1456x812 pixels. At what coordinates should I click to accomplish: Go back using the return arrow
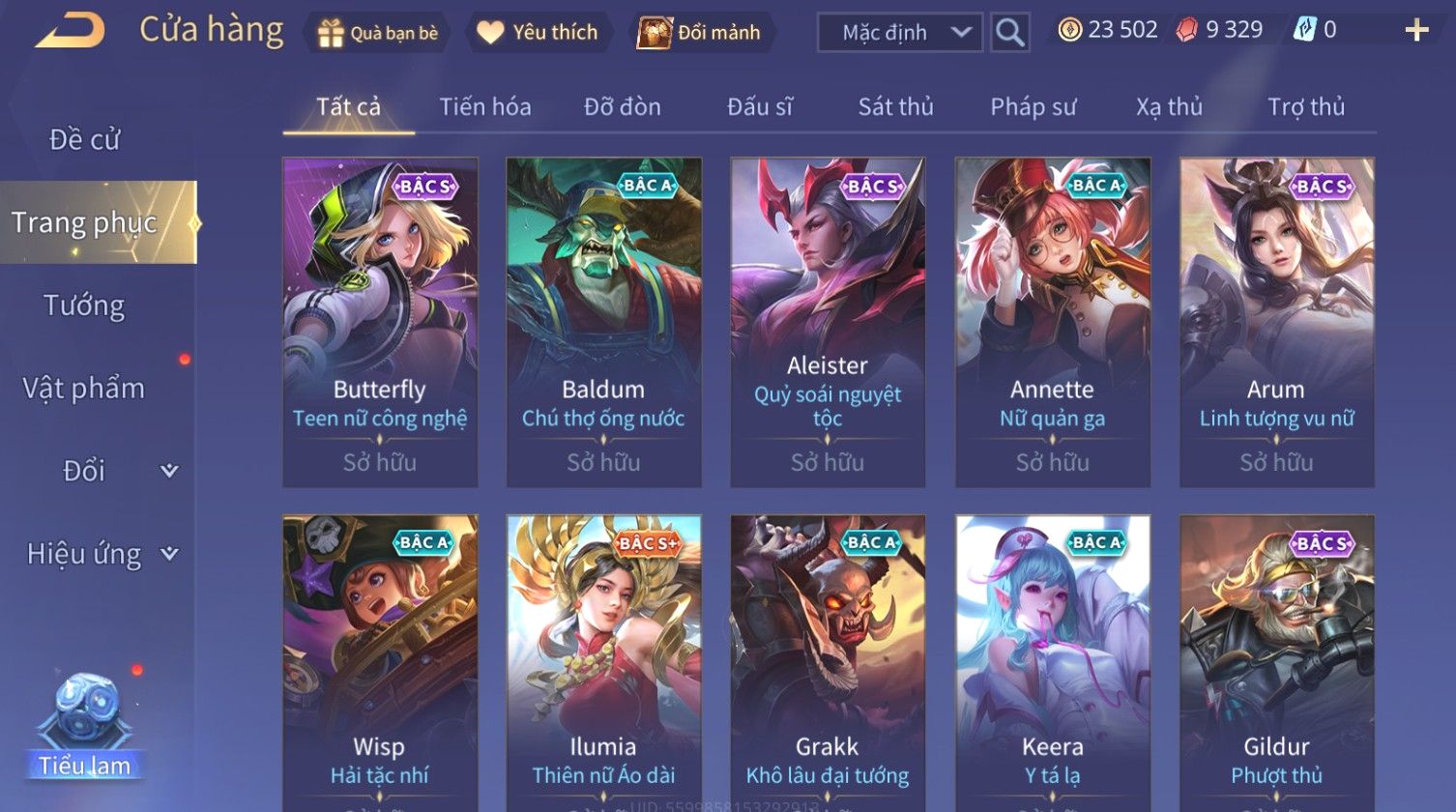(70, 31)
